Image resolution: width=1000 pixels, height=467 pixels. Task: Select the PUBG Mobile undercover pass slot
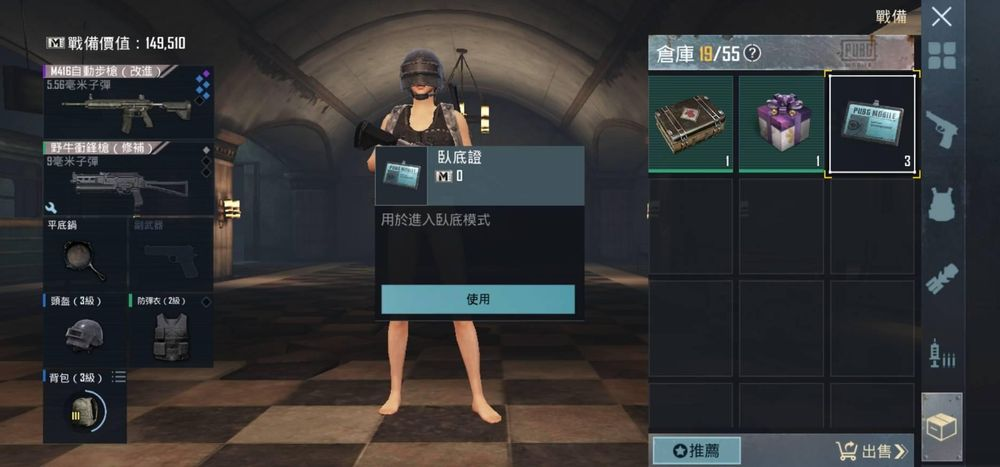point(872,122)
